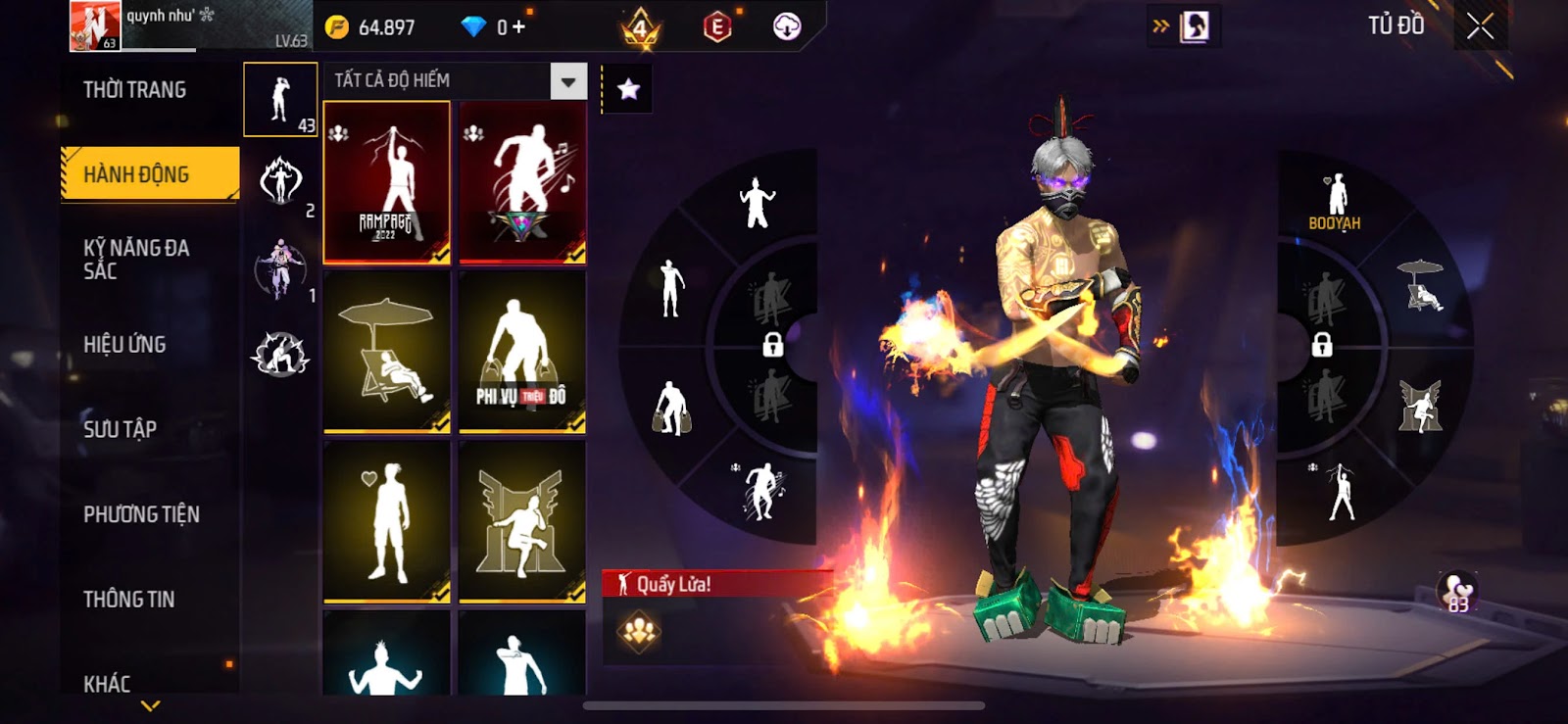Click the red E badge icon
The height and width of the screenshot is (724, 1568).
point(717,27)
